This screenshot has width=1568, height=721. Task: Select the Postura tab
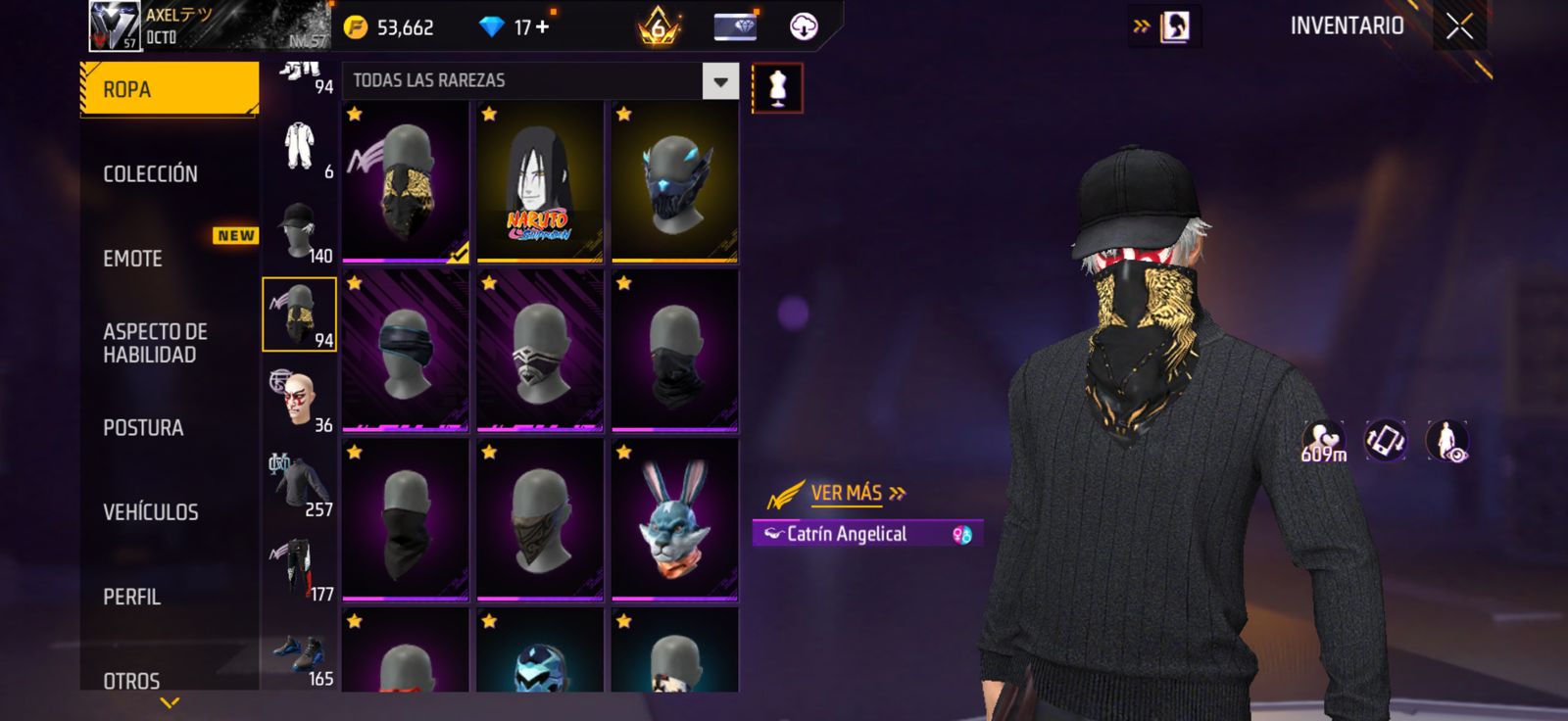click(143, 428)
